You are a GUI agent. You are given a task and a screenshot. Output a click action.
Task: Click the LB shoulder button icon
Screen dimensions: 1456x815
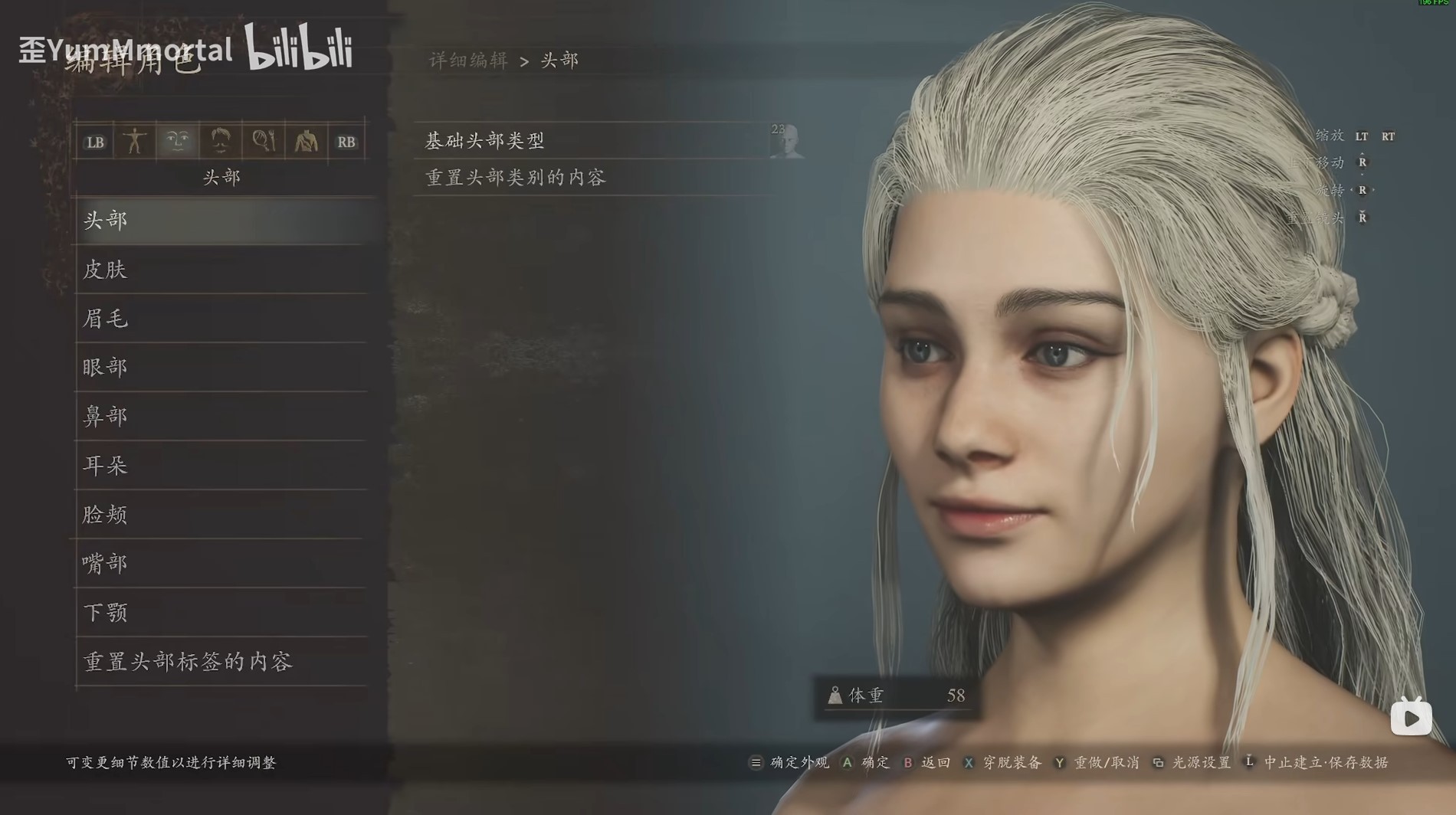tap(95, 141)
